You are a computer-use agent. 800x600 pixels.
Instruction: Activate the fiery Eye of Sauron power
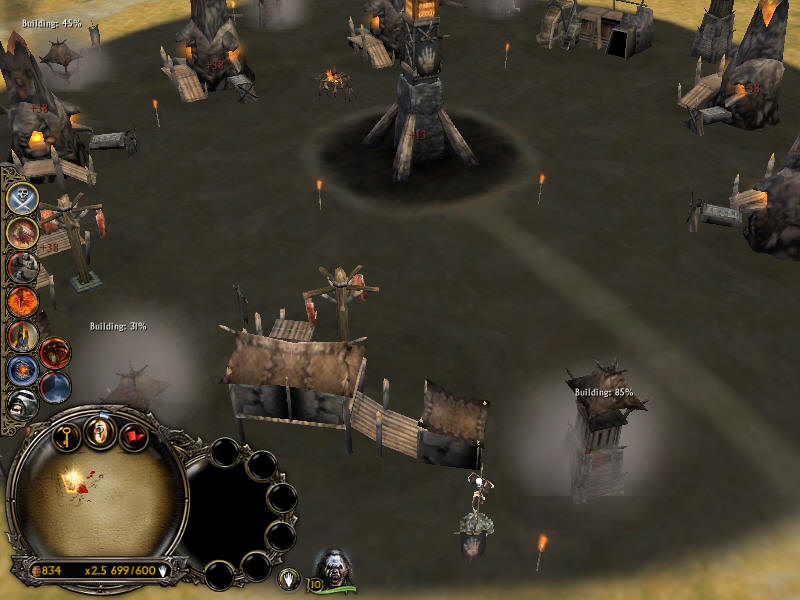coord(22,301)
